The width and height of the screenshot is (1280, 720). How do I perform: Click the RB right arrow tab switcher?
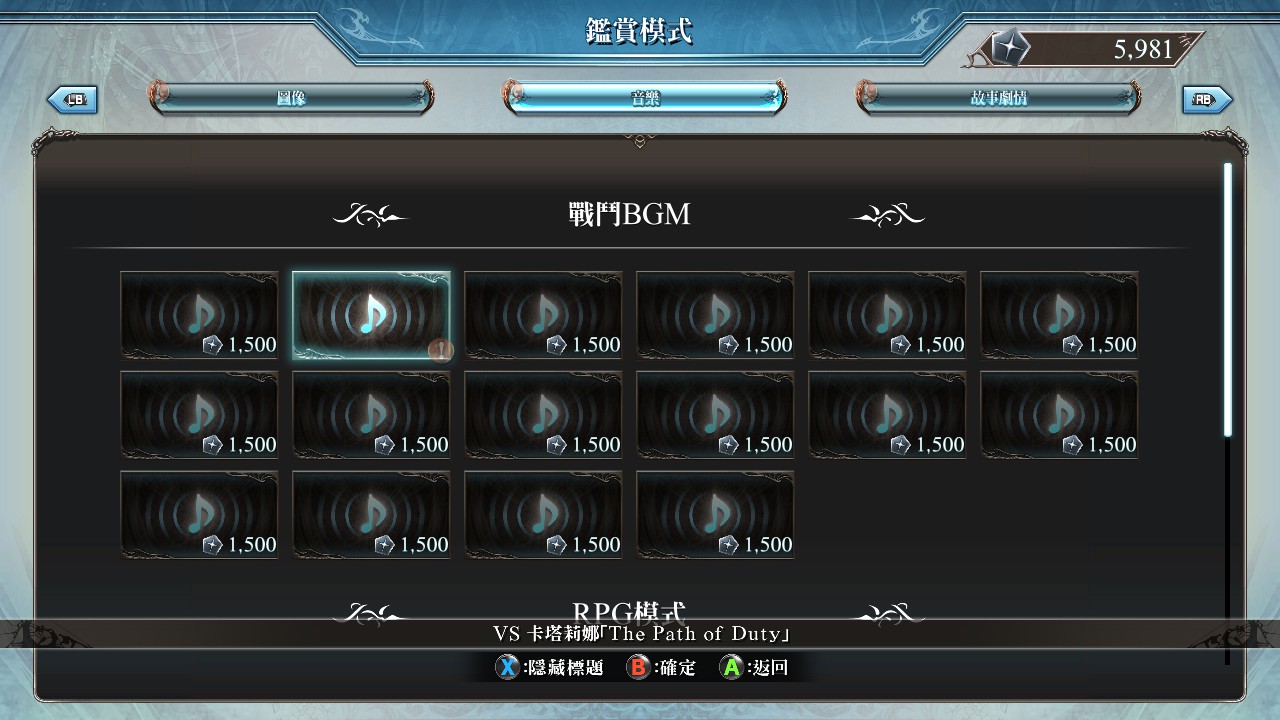(x=1207, y=99)
